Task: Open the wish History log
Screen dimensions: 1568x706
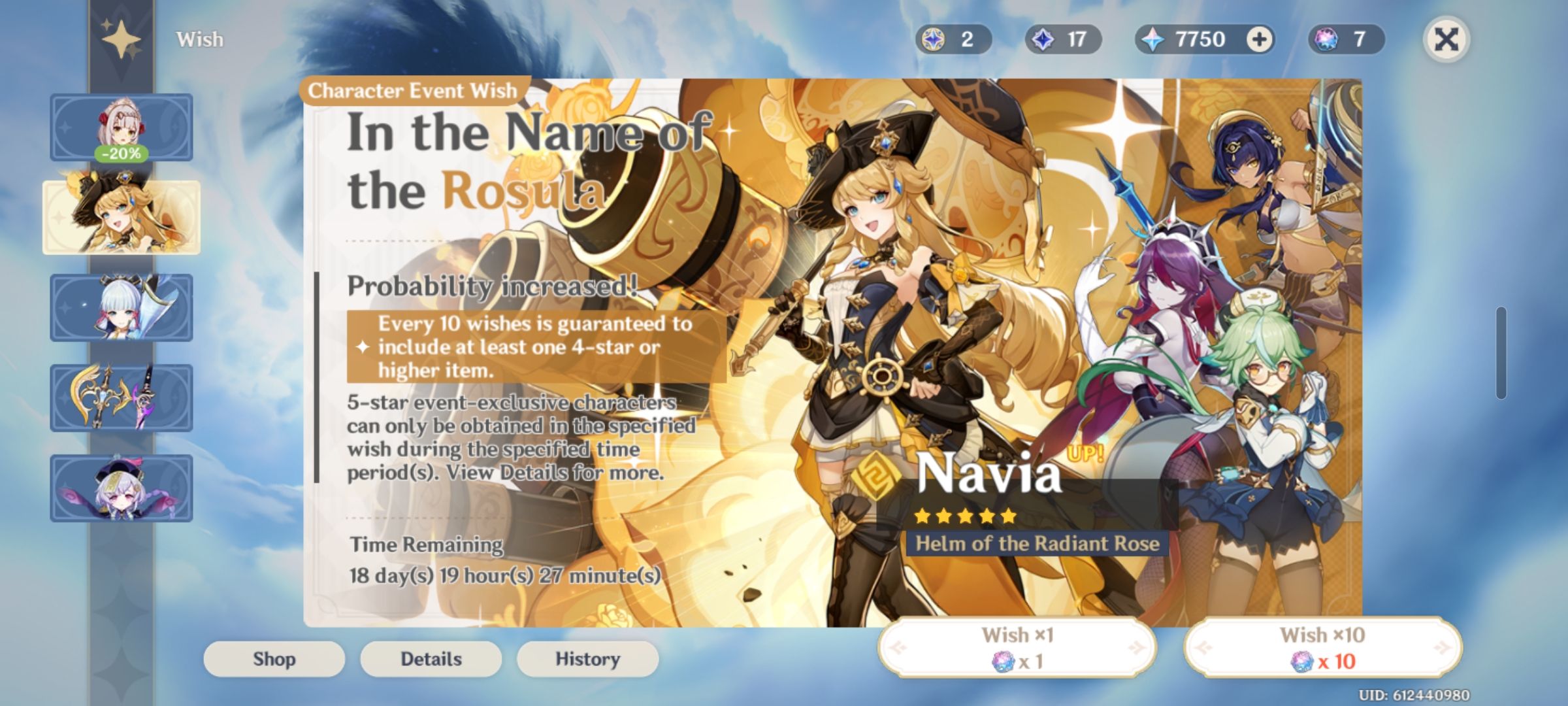Action: click(x=587, y=658)
